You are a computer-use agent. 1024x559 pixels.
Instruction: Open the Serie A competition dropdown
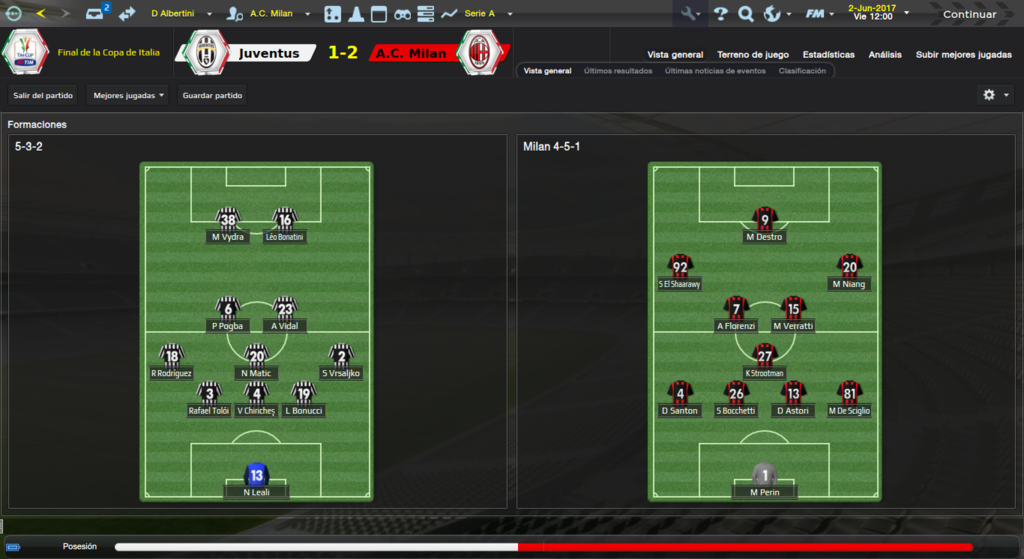pyautogui.click(x=488, y=14)
